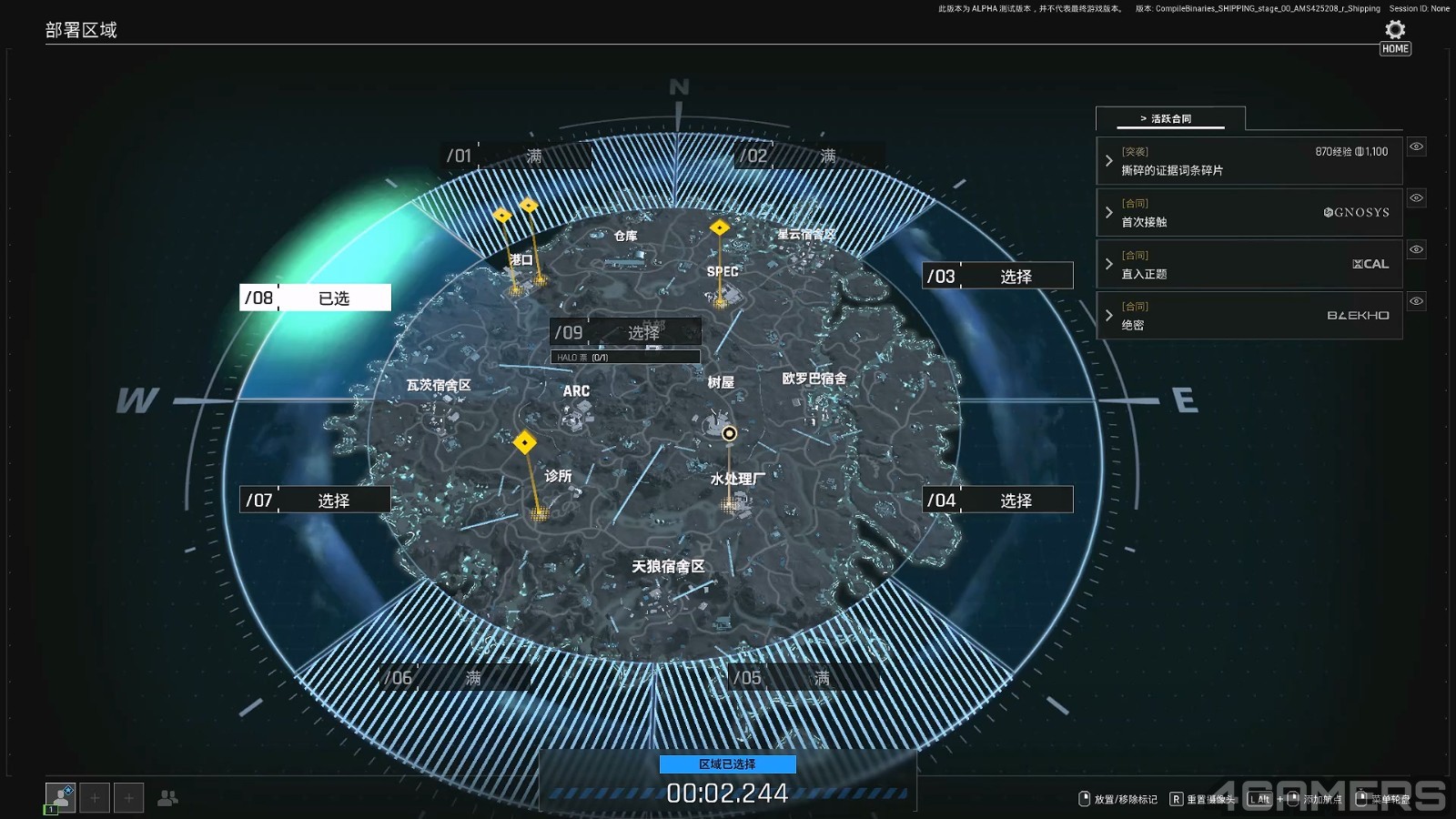Toggle visibility eye for the GNOSYS contract
Image resolution: width=1456 pixels, height=819 pixels.
(1416, 197)
